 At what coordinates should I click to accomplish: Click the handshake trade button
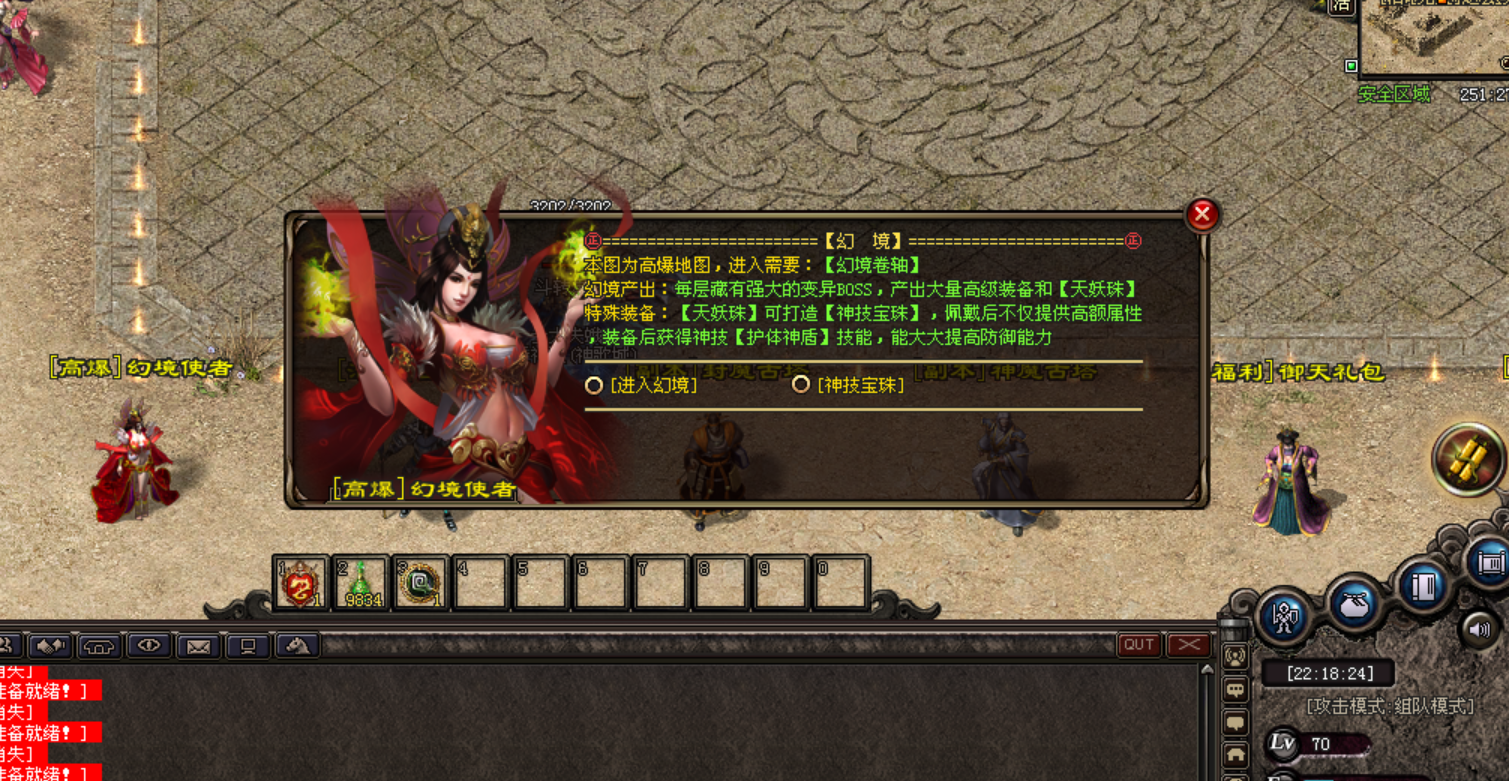(x=50, y=646)
